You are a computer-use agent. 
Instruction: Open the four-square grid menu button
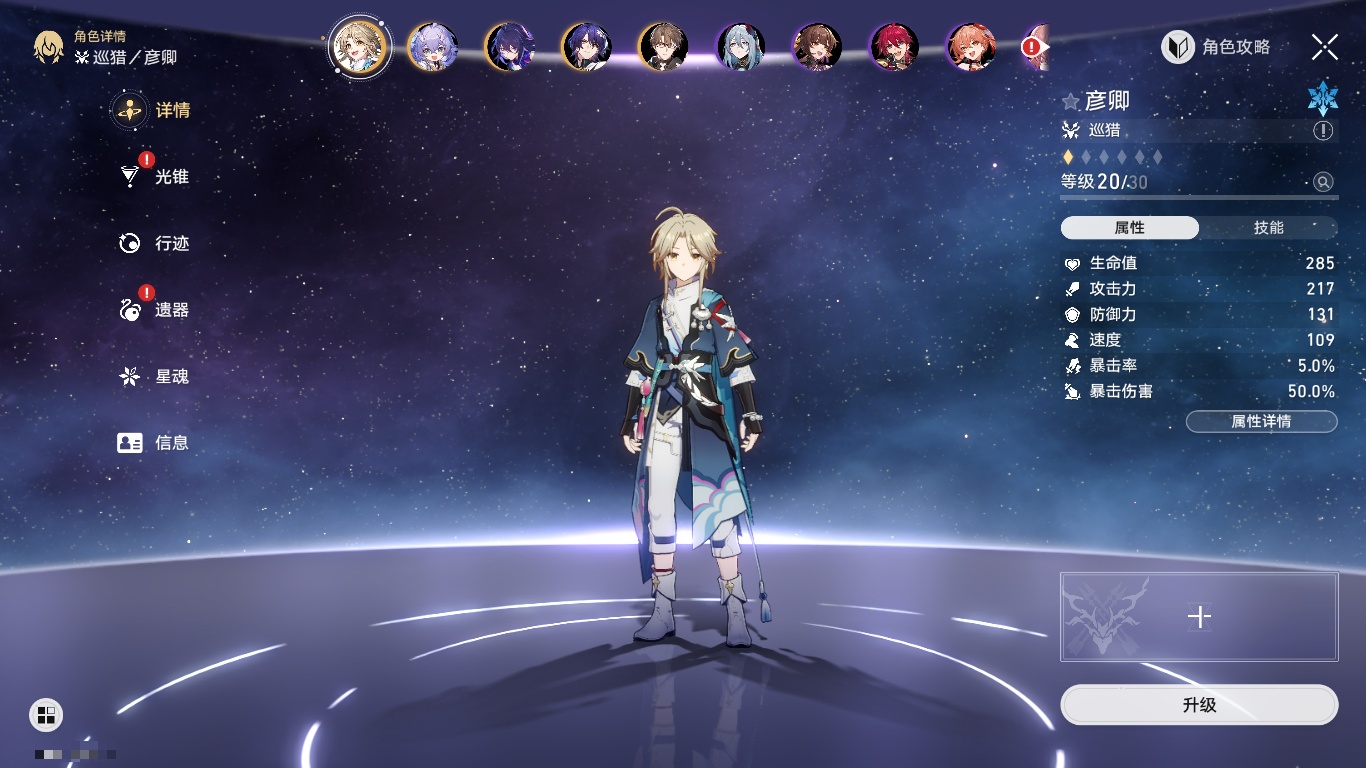(x=46, y=714)
